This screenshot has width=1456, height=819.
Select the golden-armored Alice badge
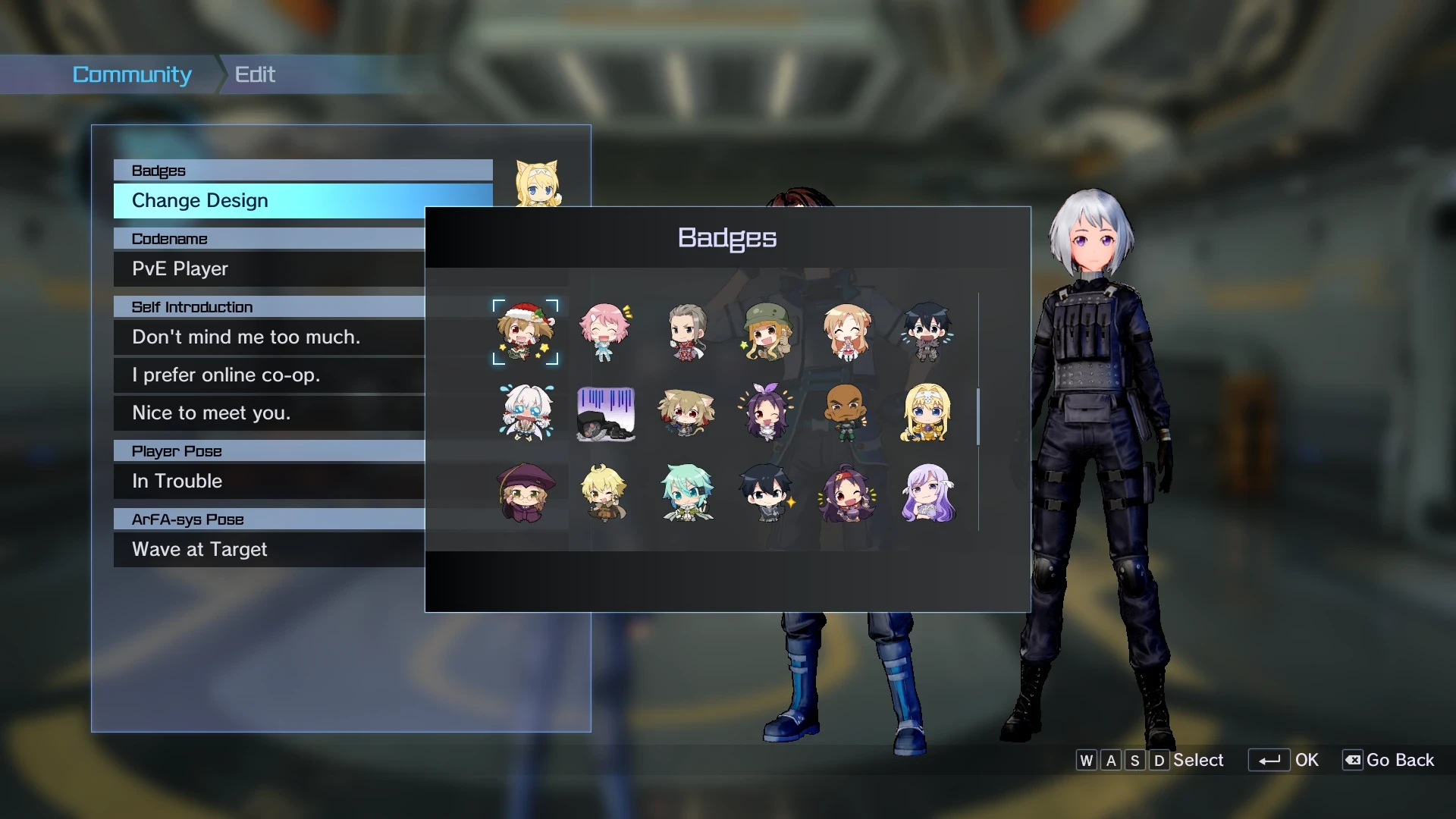coord(928,413)
